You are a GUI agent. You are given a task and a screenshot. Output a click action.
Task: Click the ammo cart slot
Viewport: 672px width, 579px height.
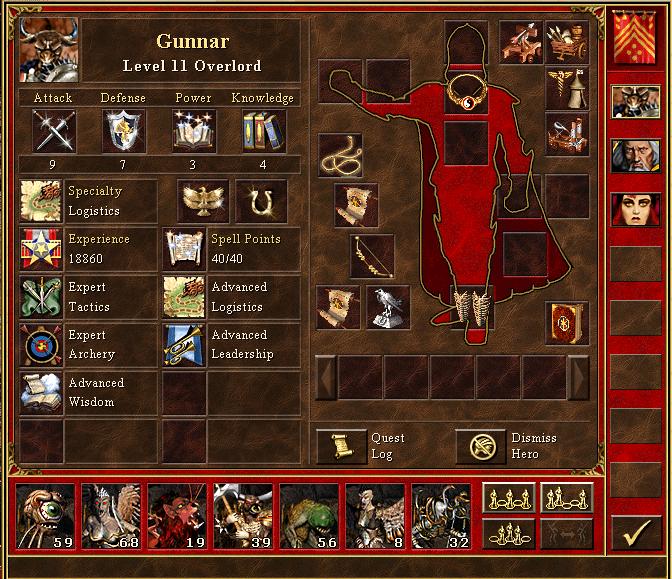pos(566,41)
